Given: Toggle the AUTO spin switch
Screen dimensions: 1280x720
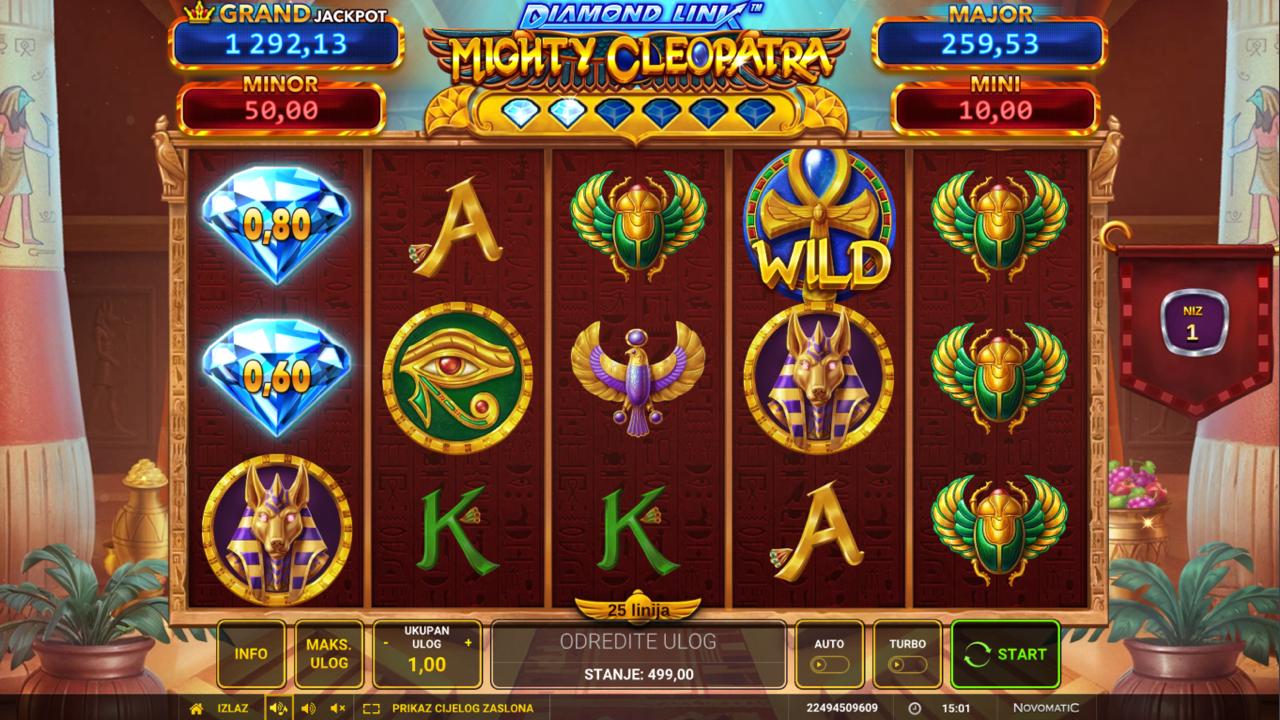Looking at the screenshot, I should (830, 664).
